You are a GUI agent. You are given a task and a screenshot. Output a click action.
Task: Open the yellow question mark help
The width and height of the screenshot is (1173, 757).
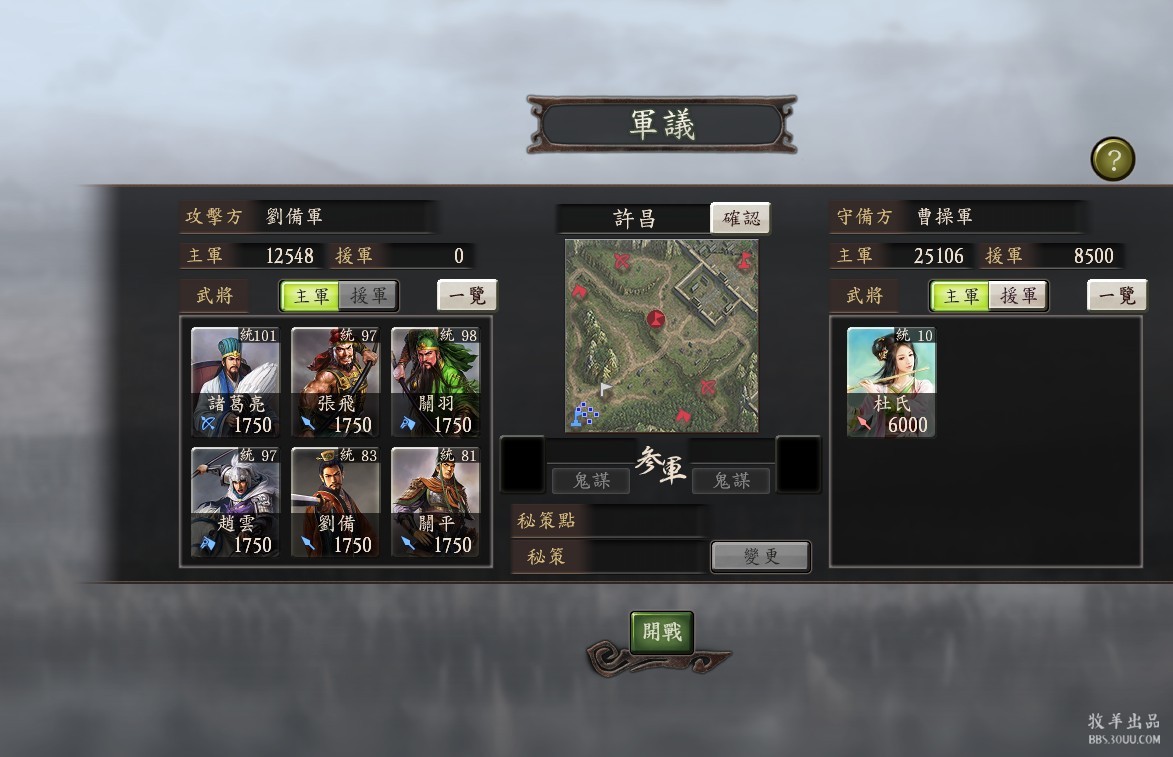tap(1112, 159)
